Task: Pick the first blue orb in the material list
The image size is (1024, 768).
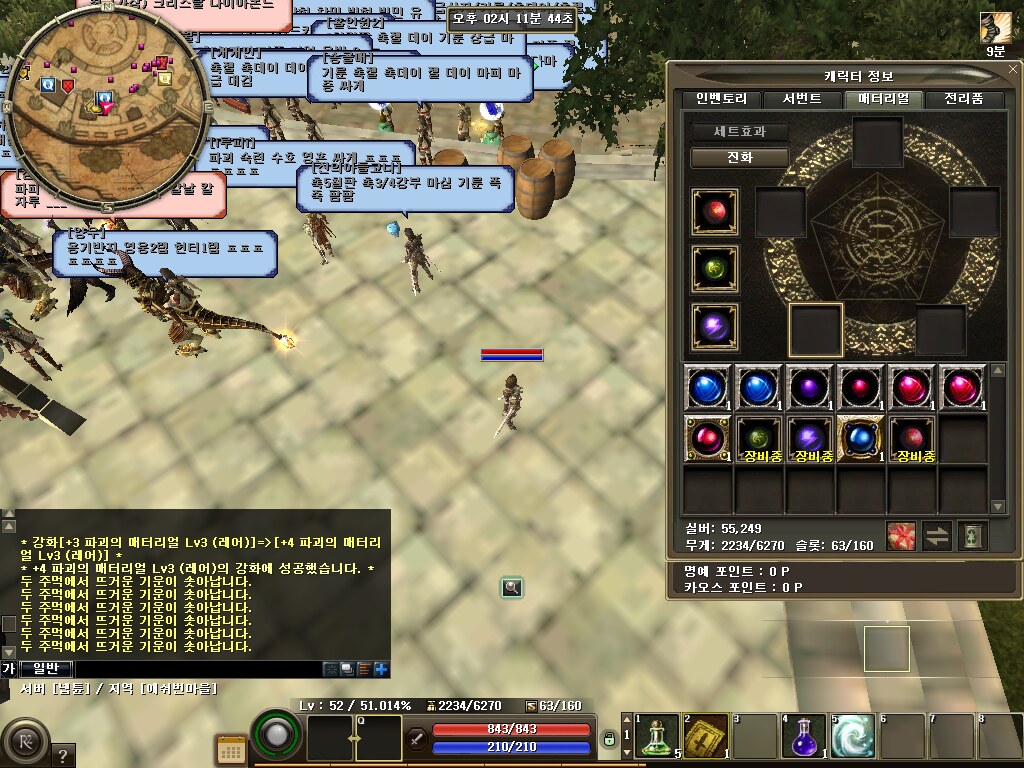Action: 709,387
